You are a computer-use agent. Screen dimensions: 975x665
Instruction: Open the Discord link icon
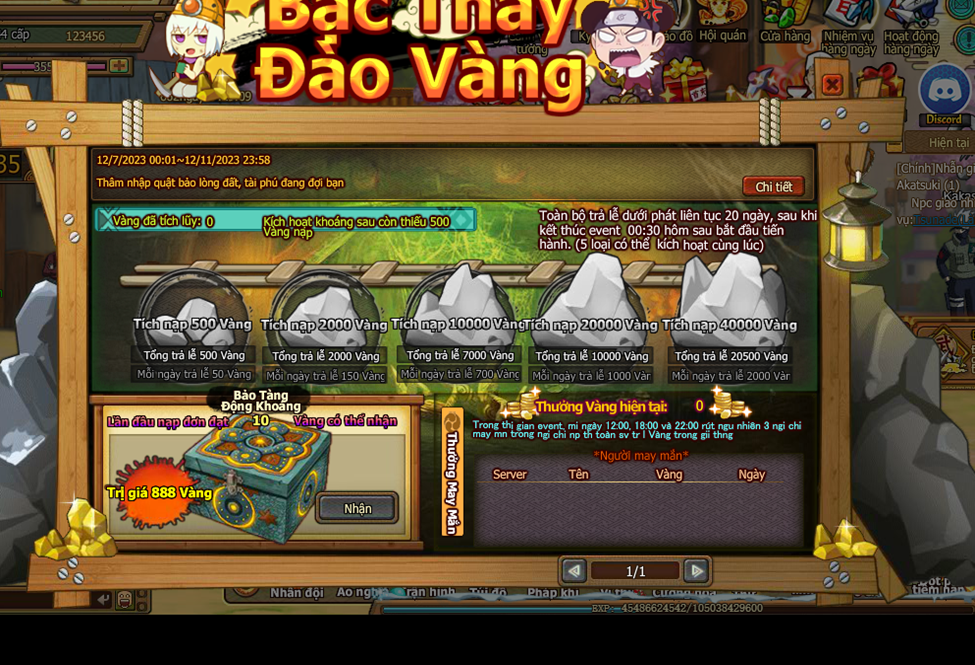tap(943, 93)
